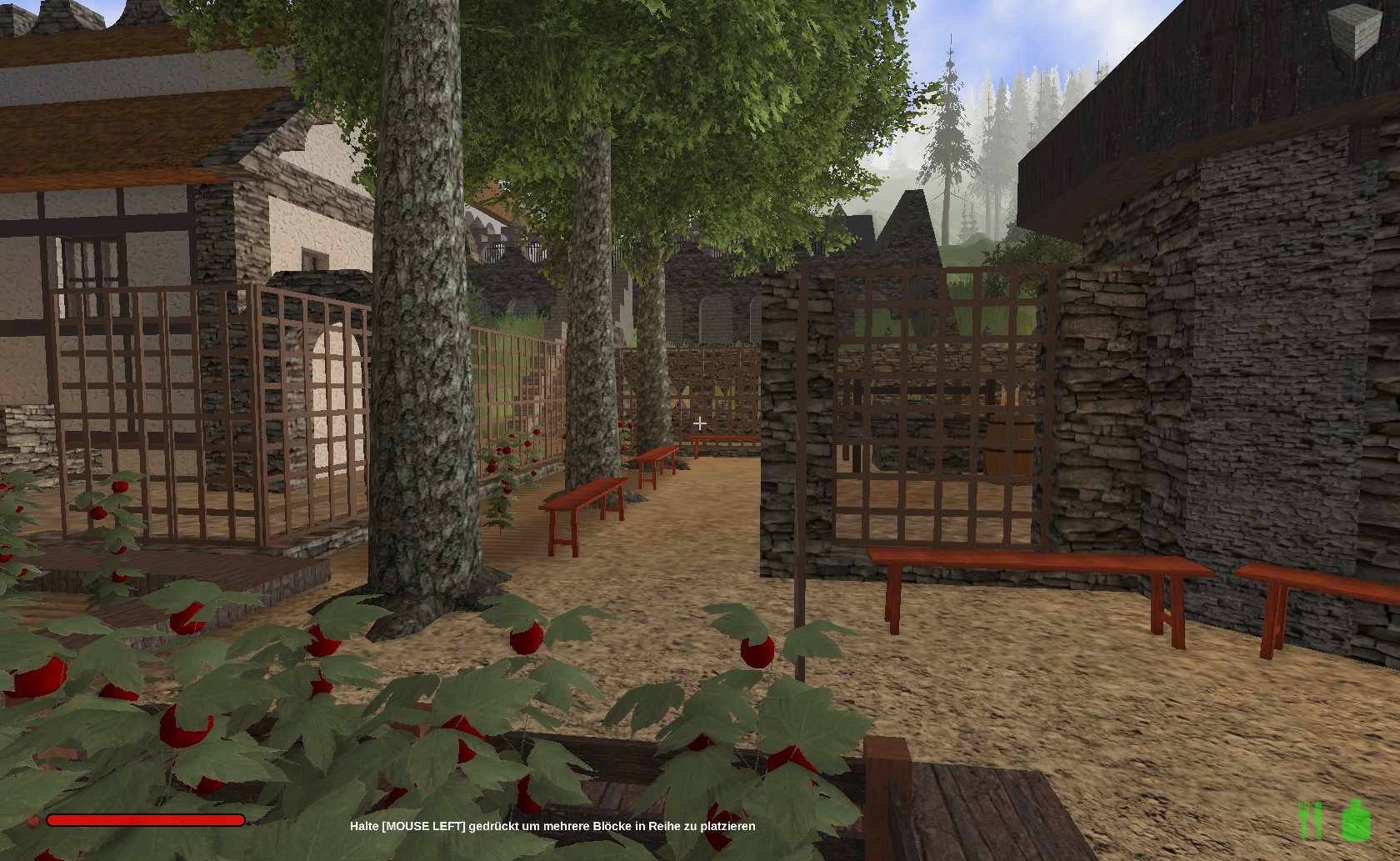Viewport: 1400px width, 861px height.
Task: Select the stone block item icon
Action: (1354, 32)
